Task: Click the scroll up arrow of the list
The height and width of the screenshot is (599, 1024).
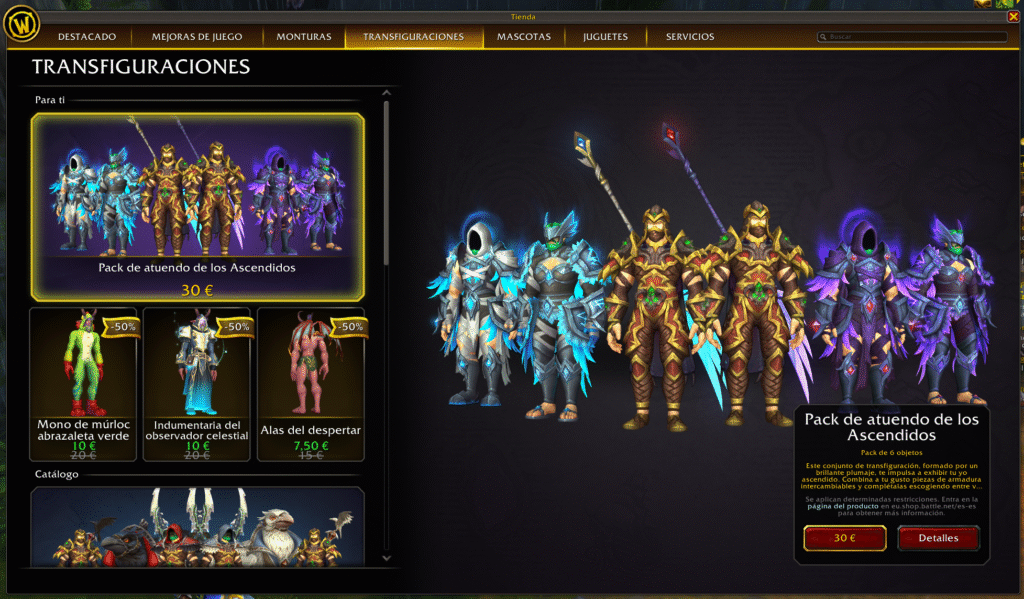Action: [386, 93]
